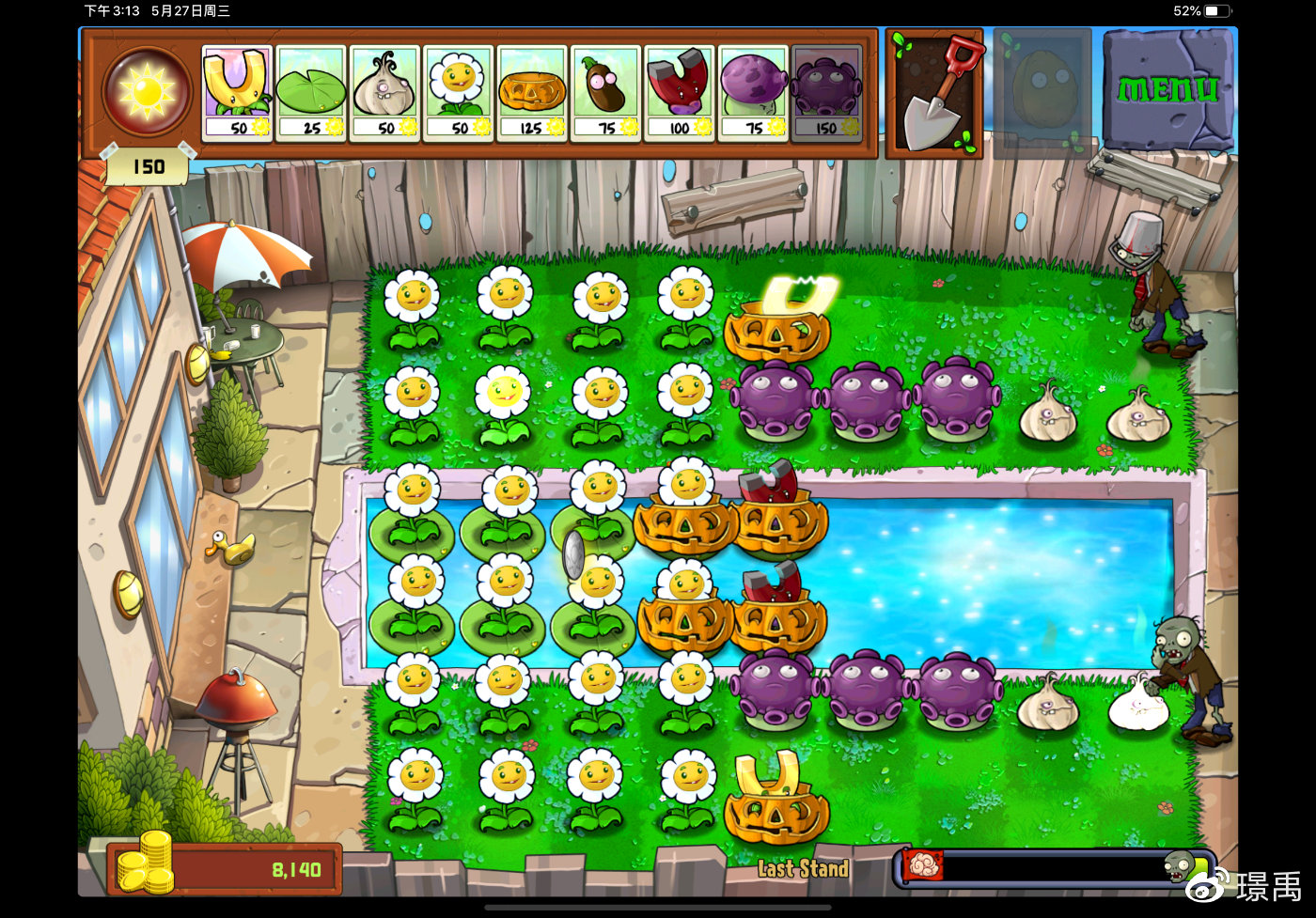The height and width of the screenshot is (918, 1316).
Task: Choose the Coffee Bean seed packet
Action: point(605,93)
